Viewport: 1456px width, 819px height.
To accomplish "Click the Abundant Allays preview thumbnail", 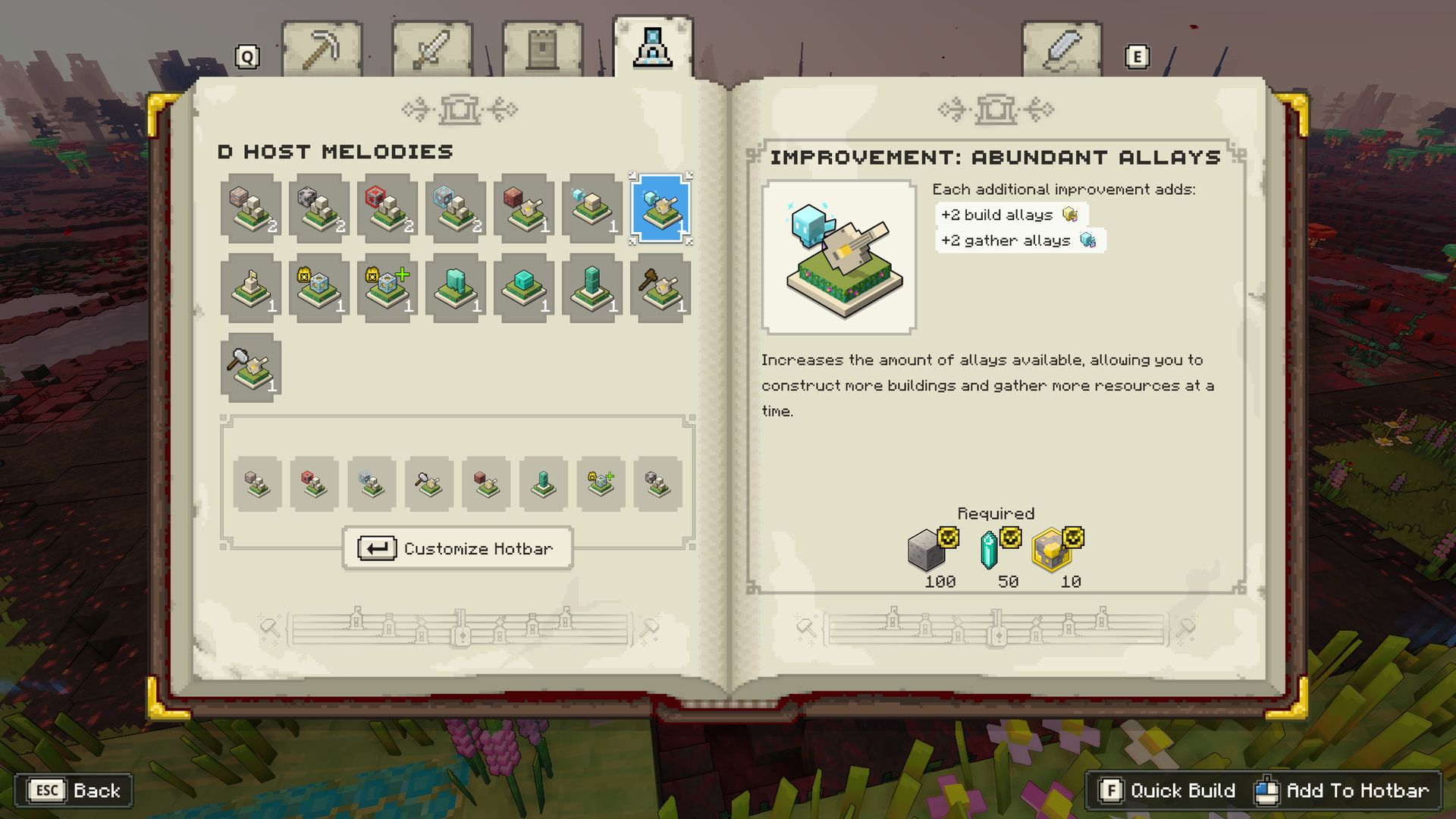I will click(x=838, y=253).
